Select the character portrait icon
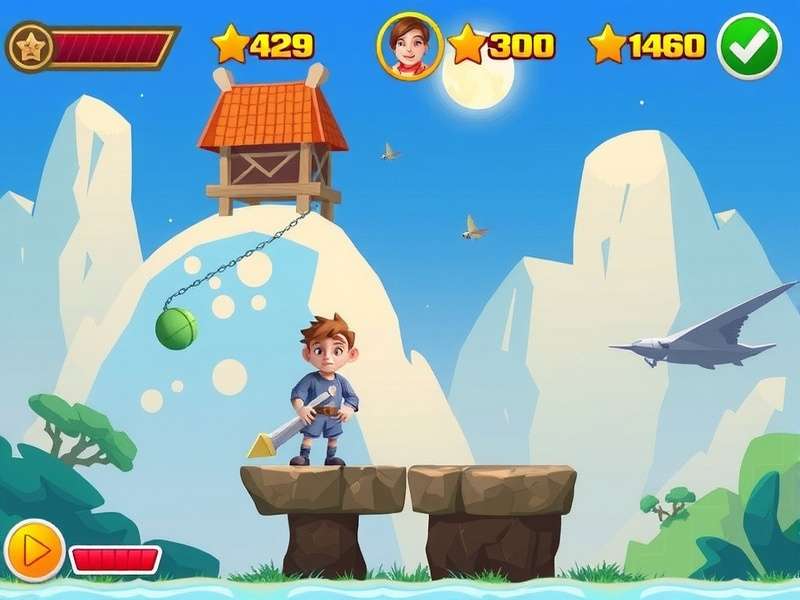This screenshot has height=600, width=800. tap(410, 45)
